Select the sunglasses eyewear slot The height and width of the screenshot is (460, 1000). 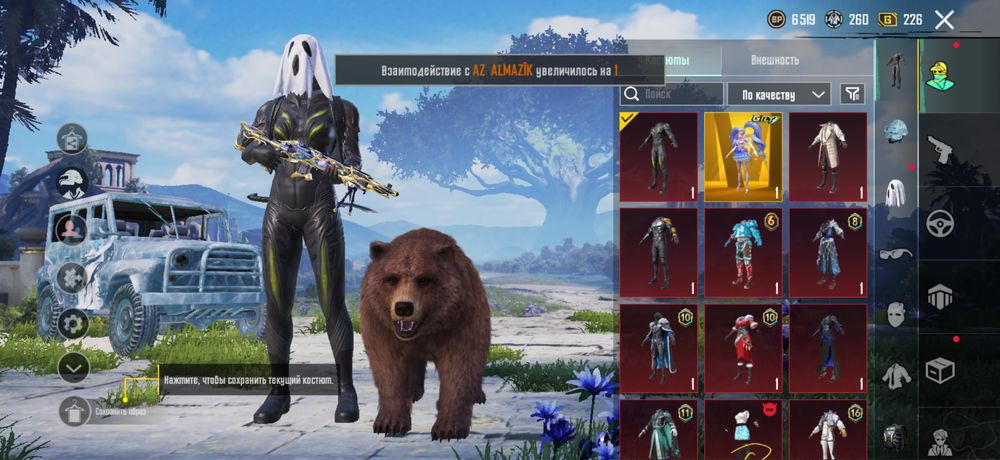(x=896, y=254)
